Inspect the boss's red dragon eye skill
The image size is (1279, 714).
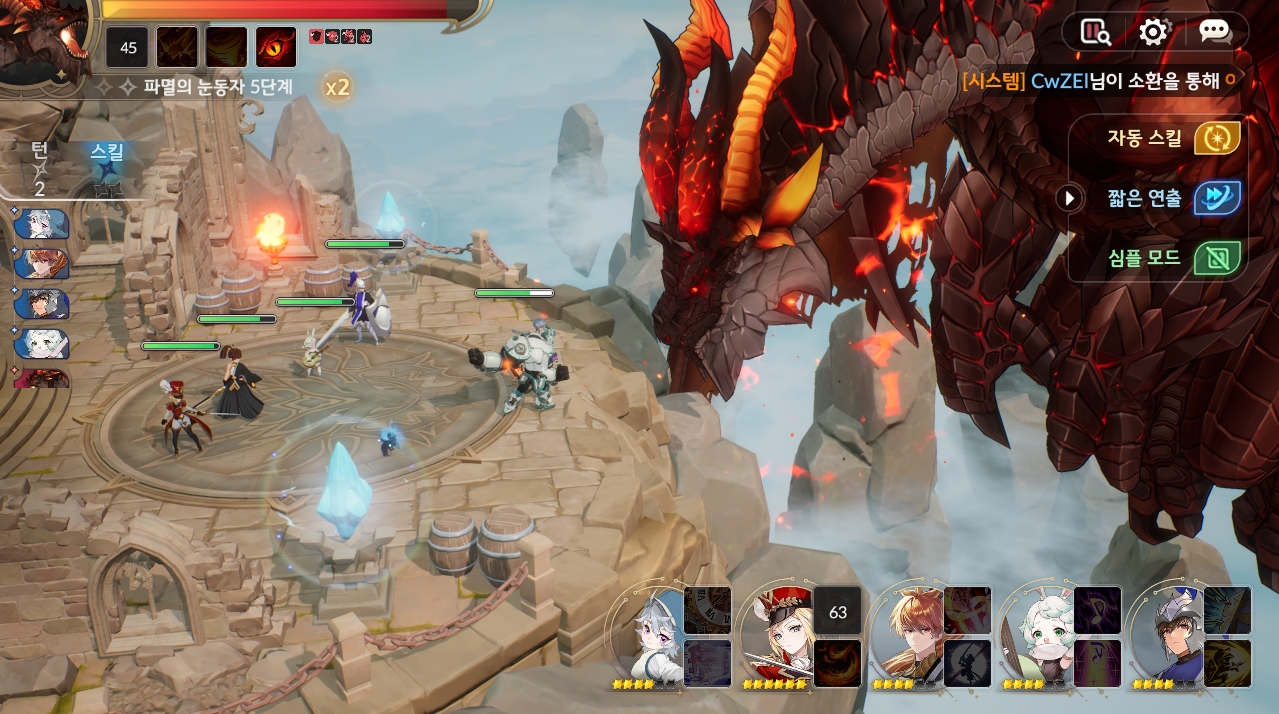click(x=276, y=47)
